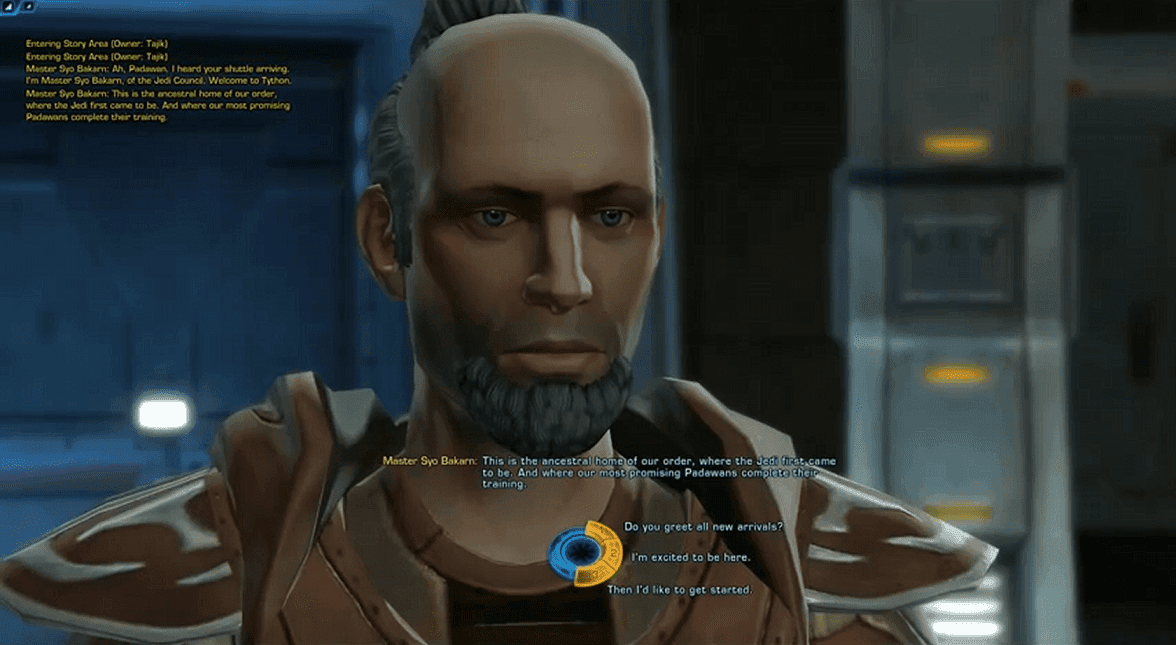Click the dialogue wheel segment numbered 3

(x=596, y=575)
